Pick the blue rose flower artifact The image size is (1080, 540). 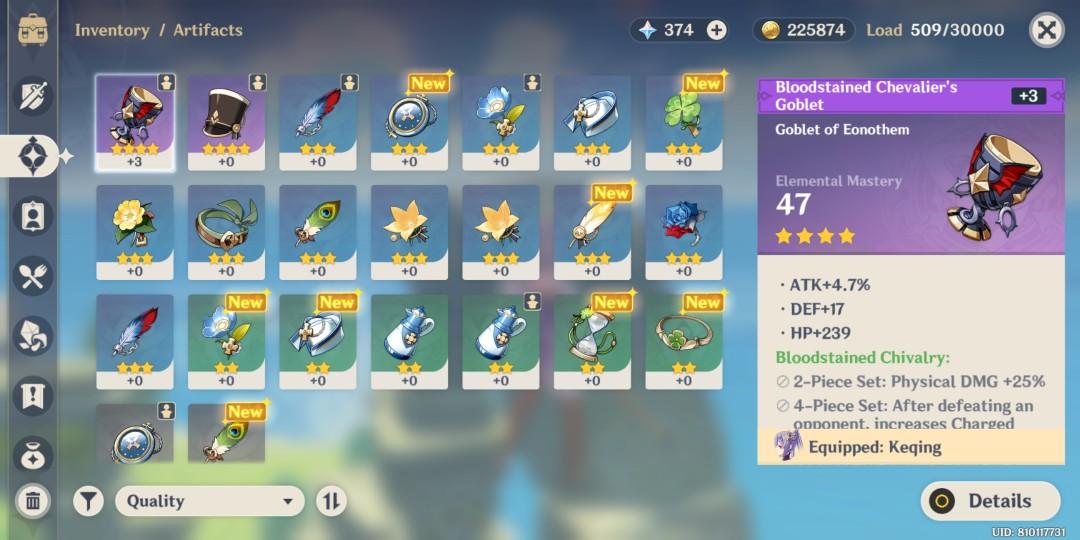(684, 232)
